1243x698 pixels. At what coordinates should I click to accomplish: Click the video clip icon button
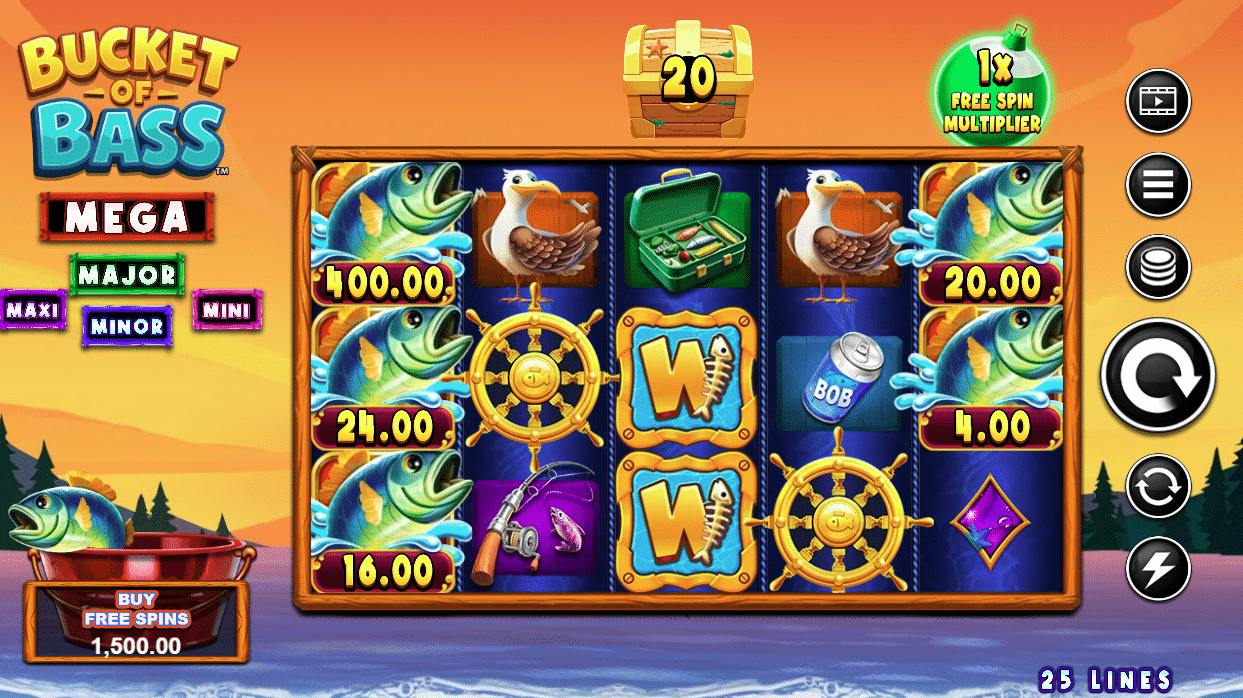click(1158, 101)
